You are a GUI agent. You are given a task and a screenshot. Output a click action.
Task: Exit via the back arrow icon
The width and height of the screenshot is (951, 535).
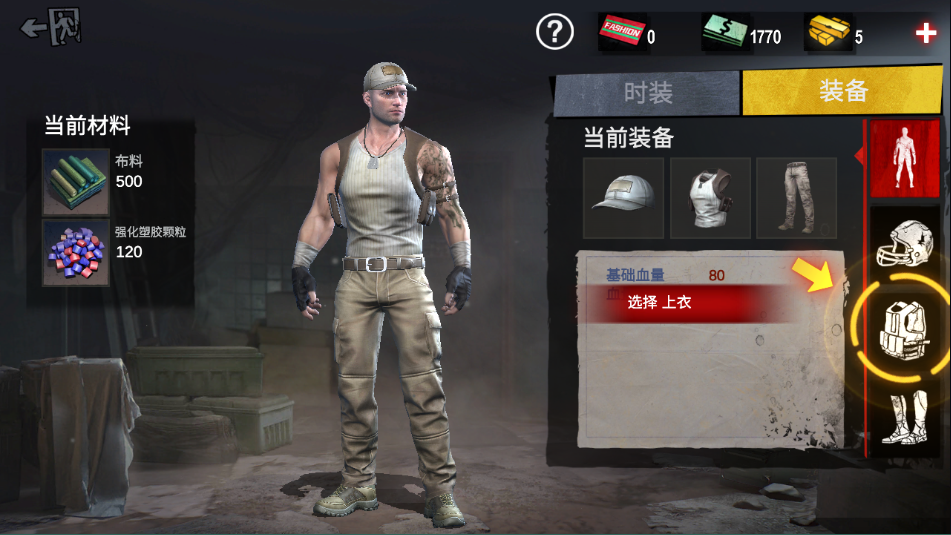click(51, 27)
